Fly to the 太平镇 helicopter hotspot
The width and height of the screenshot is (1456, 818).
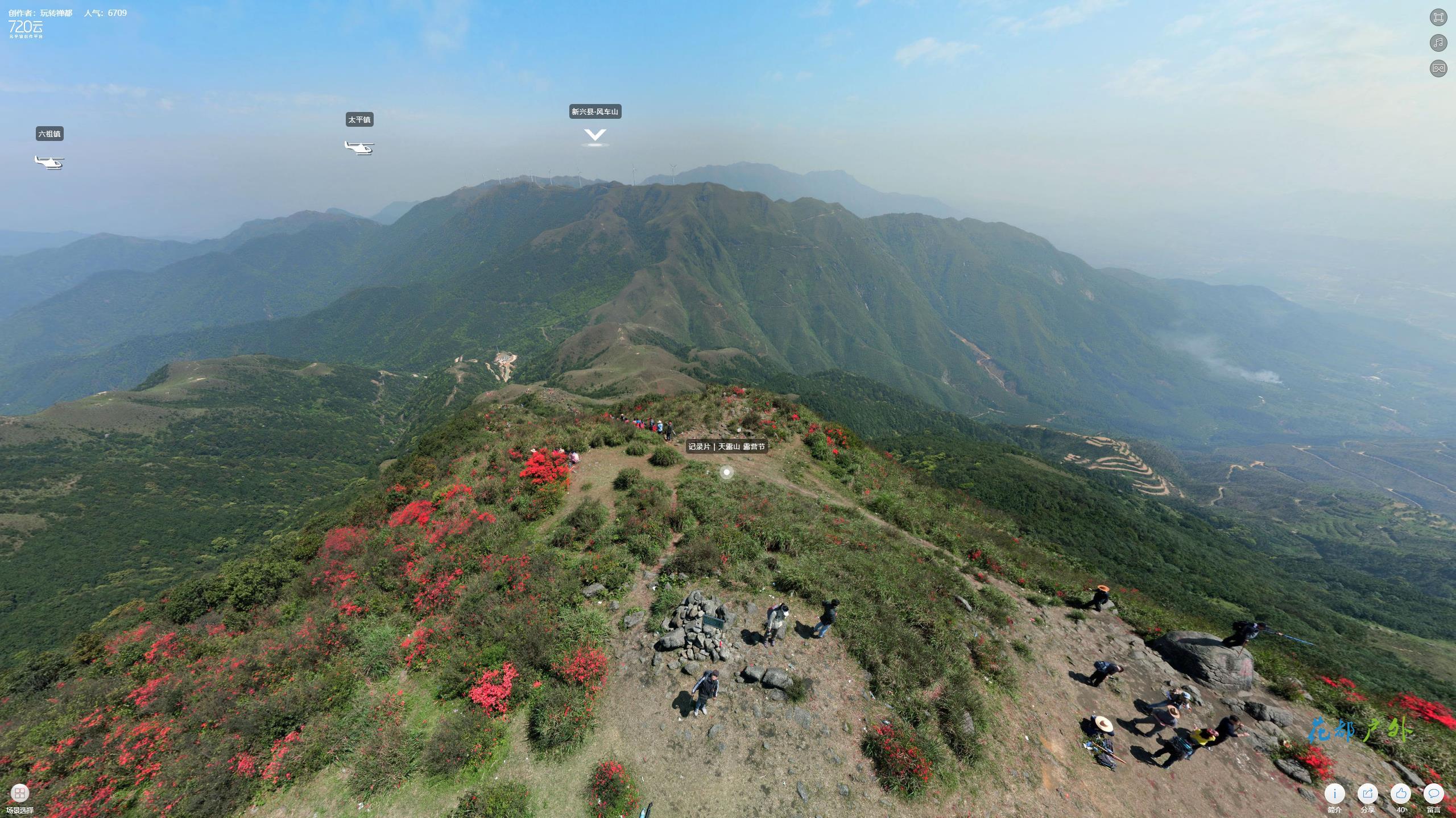pyautogui.click(x=359, y=147)
